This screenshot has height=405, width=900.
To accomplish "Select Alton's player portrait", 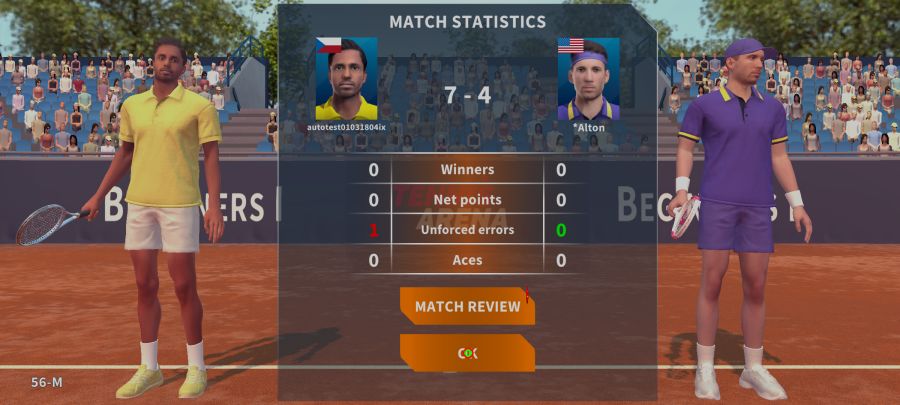I will 588,79.
